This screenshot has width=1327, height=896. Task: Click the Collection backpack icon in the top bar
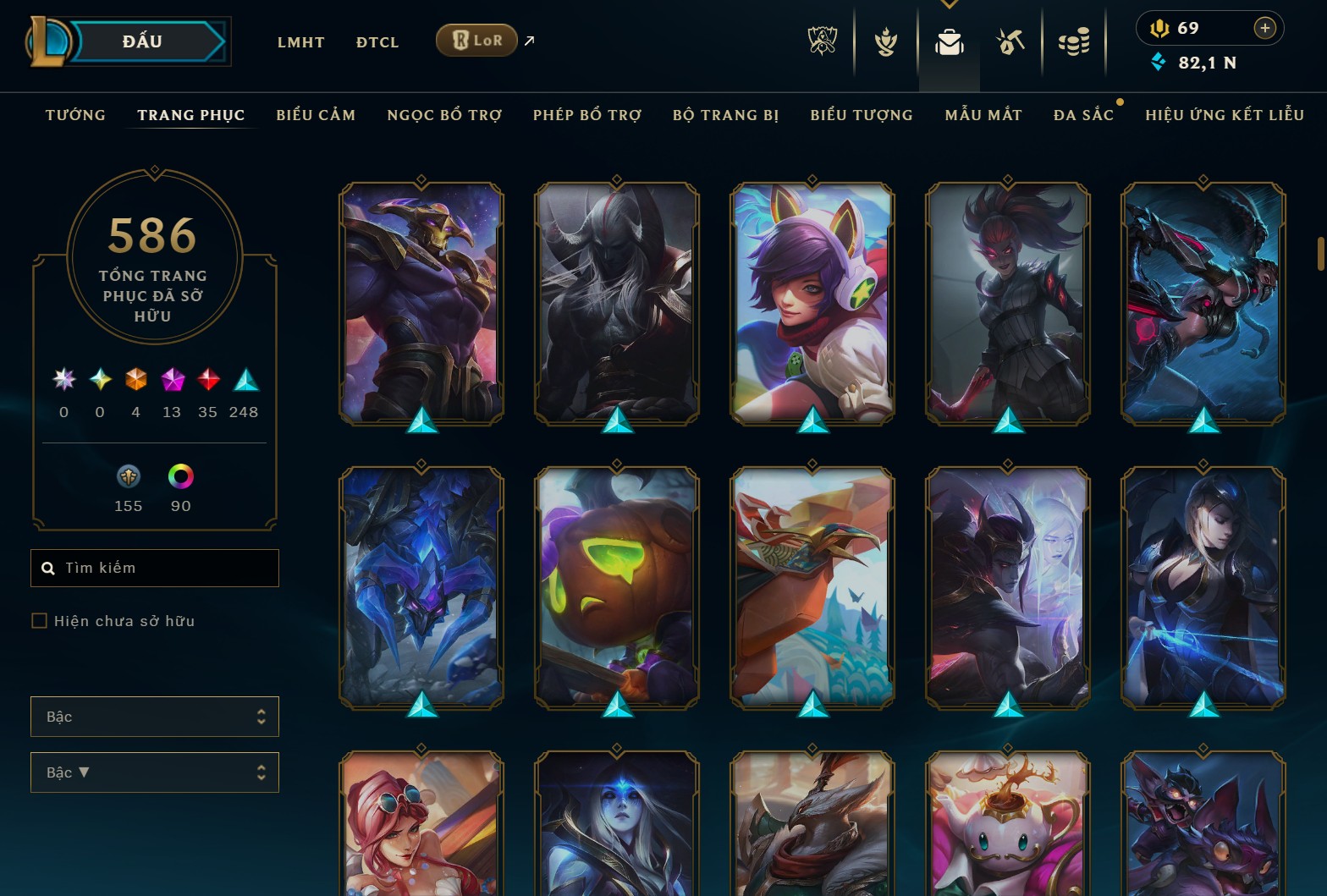[x=949, y=41]
